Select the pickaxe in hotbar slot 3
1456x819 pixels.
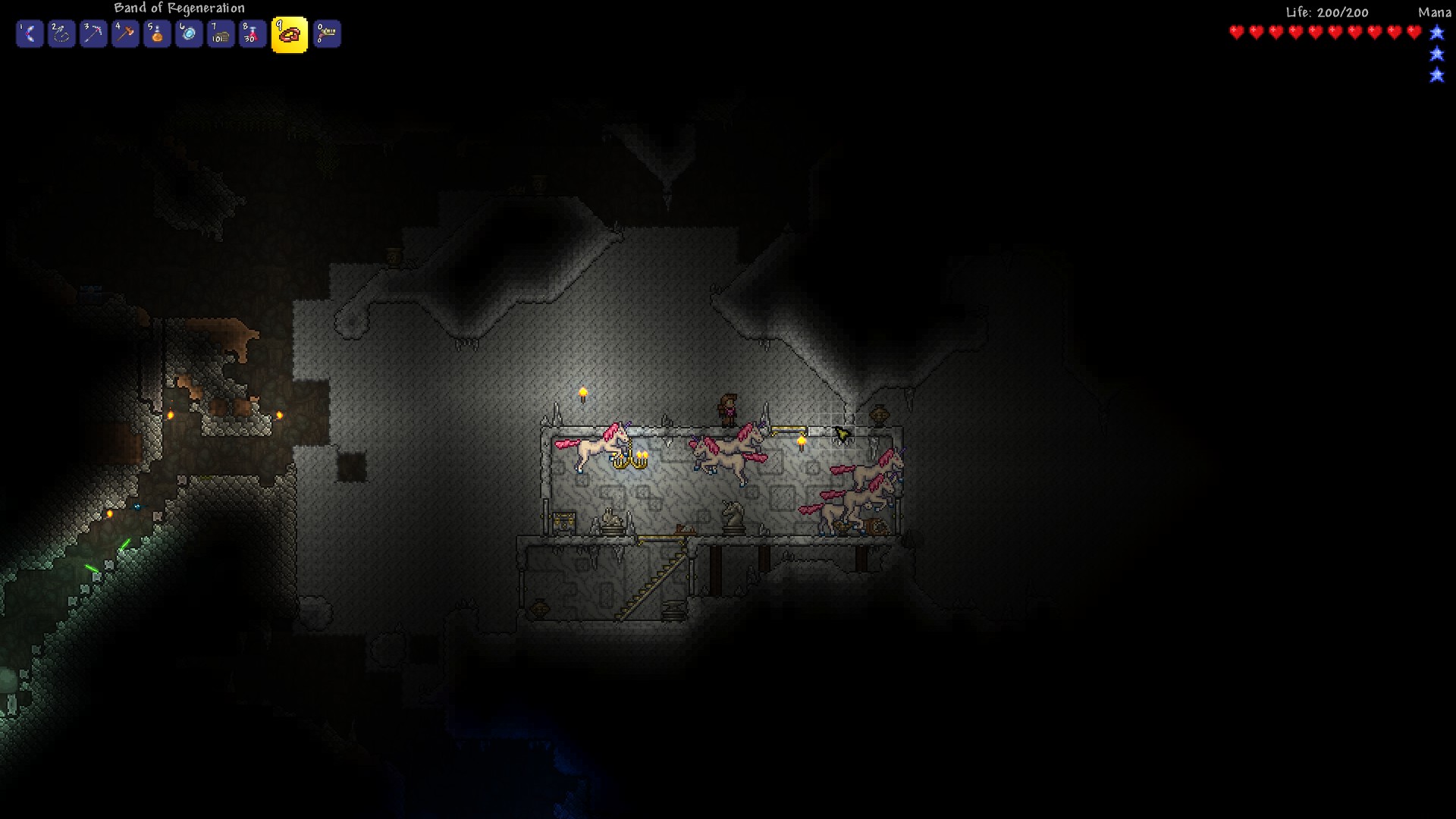click(x=93, y=33)
